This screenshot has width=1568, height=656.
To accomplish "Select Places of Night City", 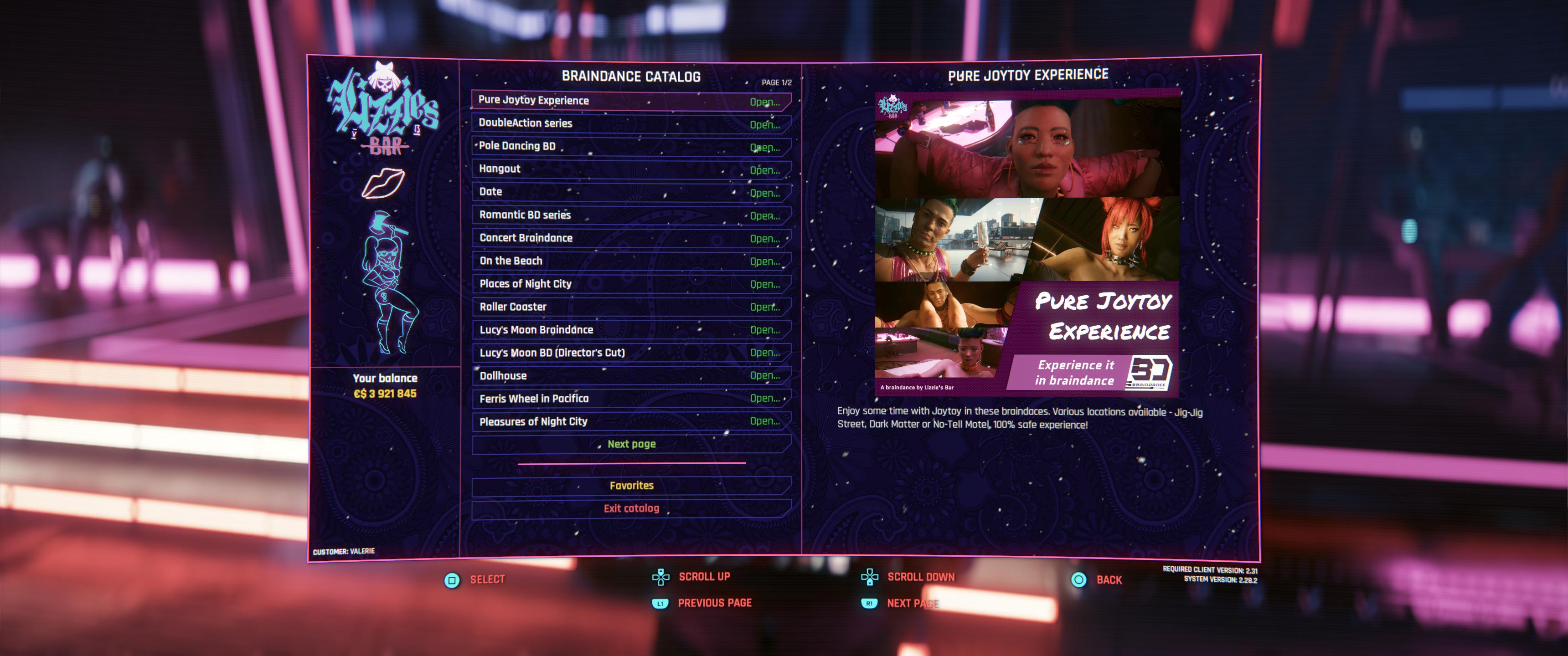I will [x=630, y=284].
